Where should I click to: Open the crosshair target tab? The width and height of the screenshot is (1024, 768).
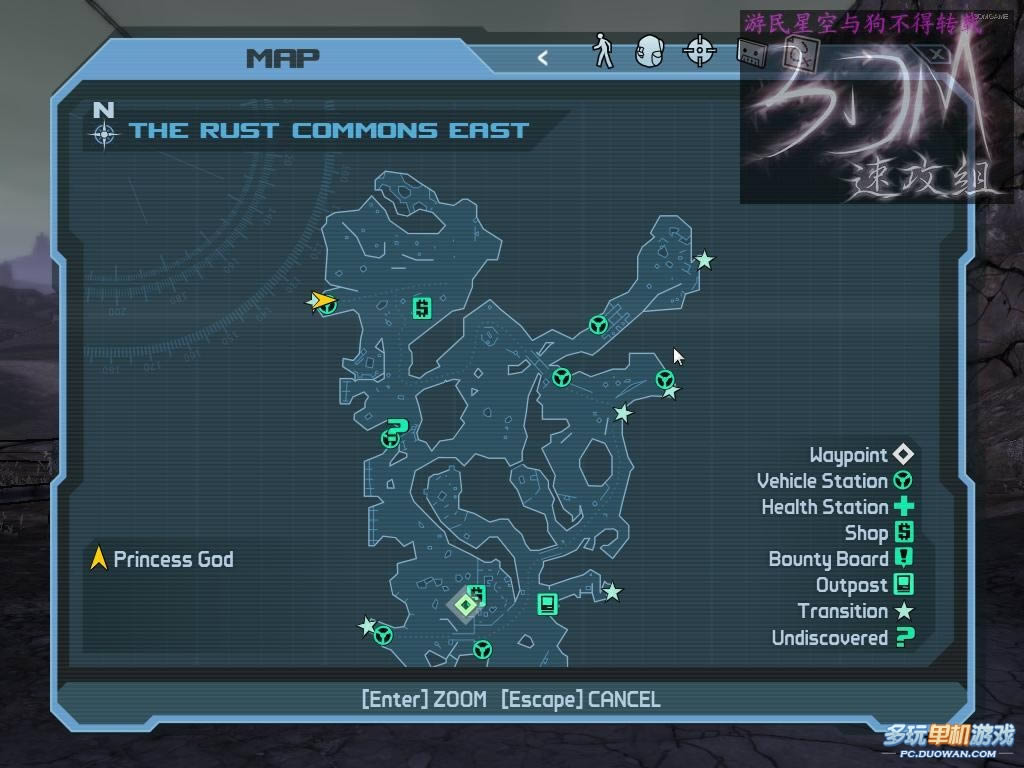(699, 51)
